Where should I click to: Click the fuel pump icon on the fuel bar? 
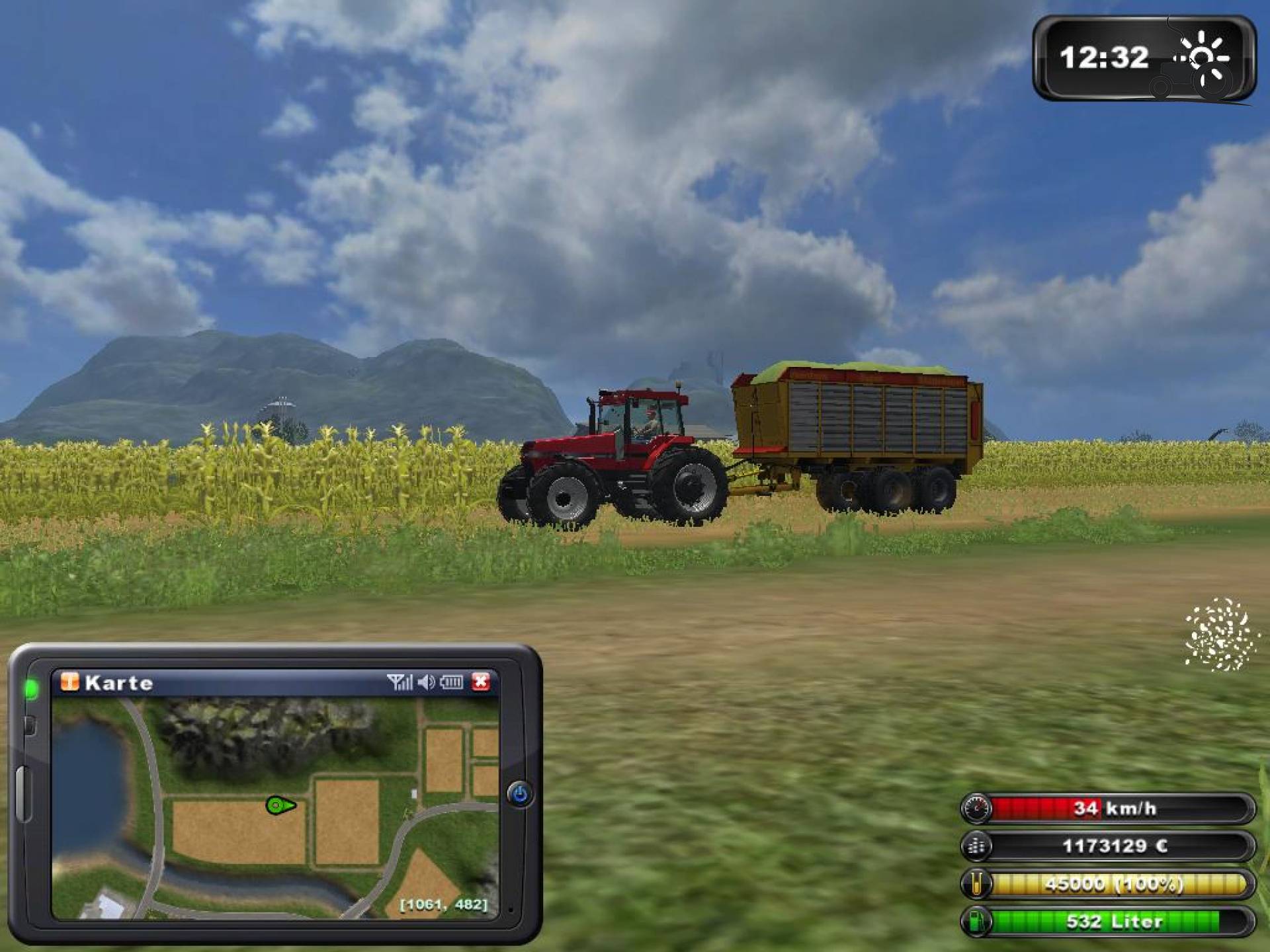[978, 921]
